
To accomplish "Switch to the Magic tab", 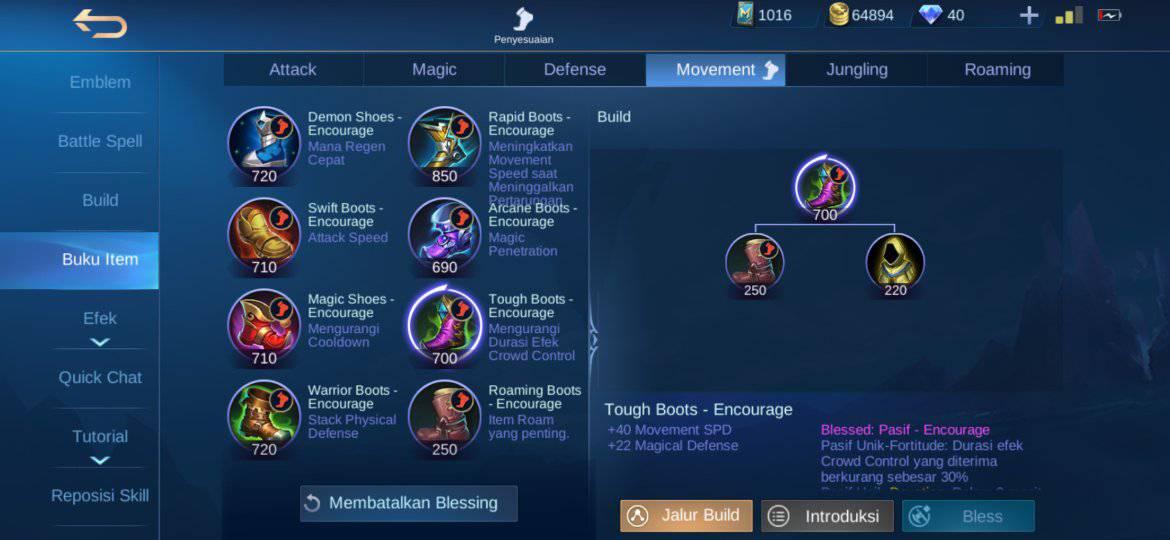I will [x=434, y=70].
